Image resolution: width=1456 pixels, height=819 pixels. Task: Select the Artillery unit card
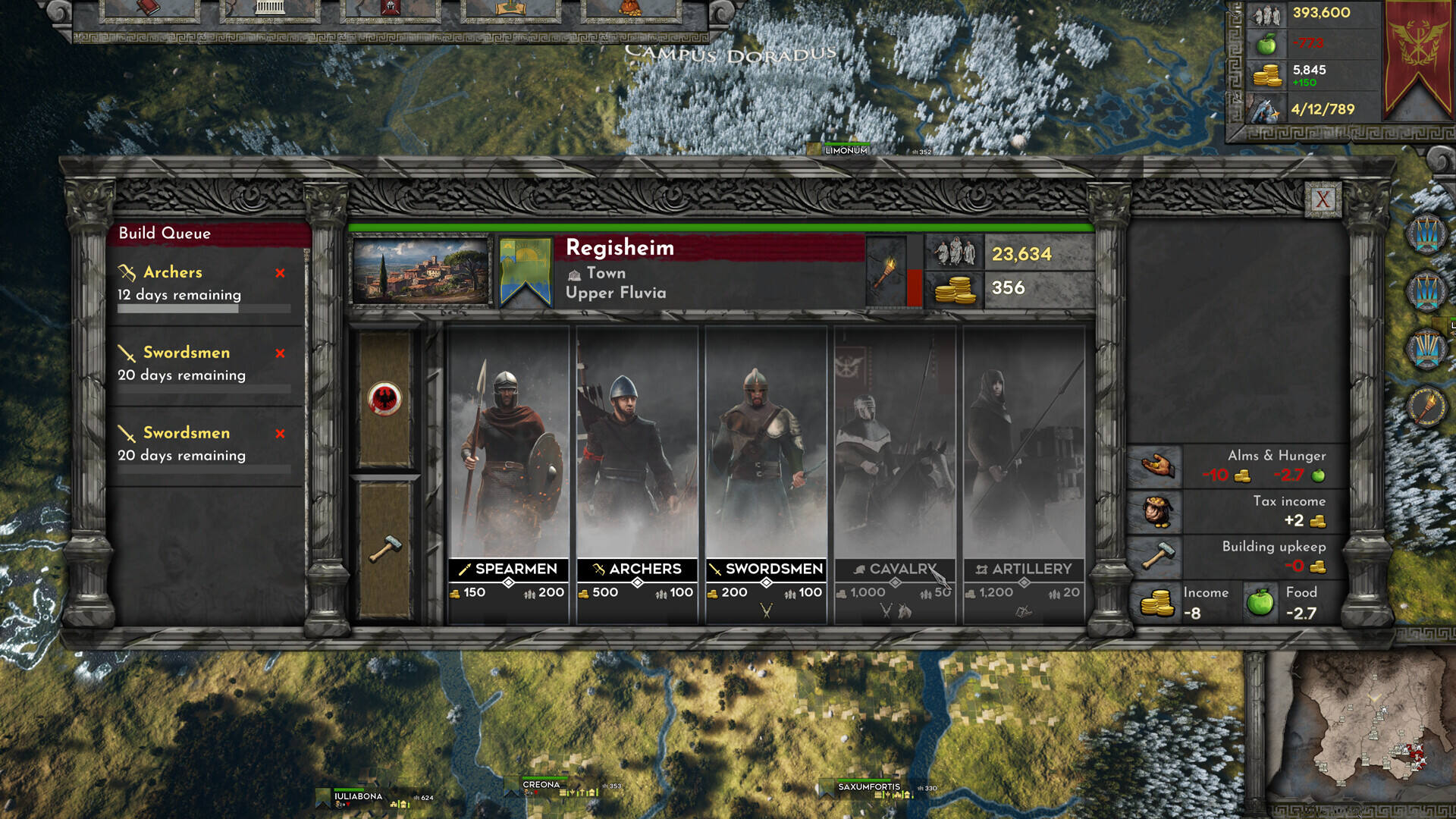click(1024, 455)
